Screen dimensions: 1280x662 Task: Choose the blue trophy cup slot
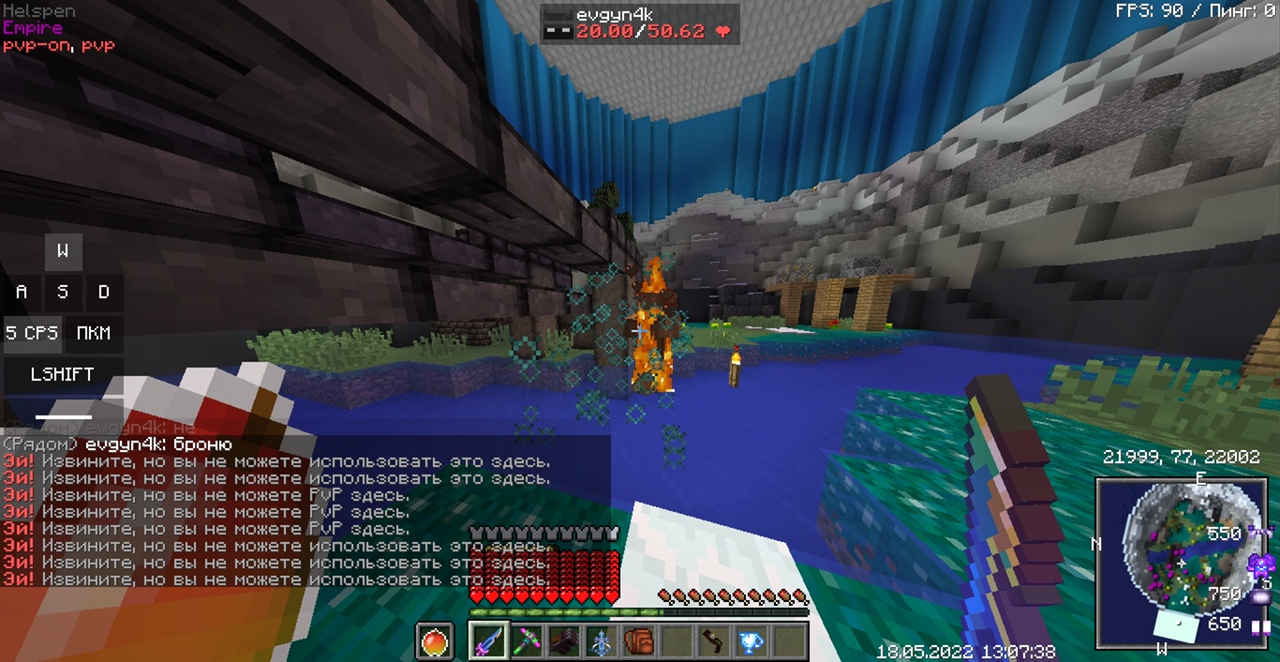click(751, 641)
